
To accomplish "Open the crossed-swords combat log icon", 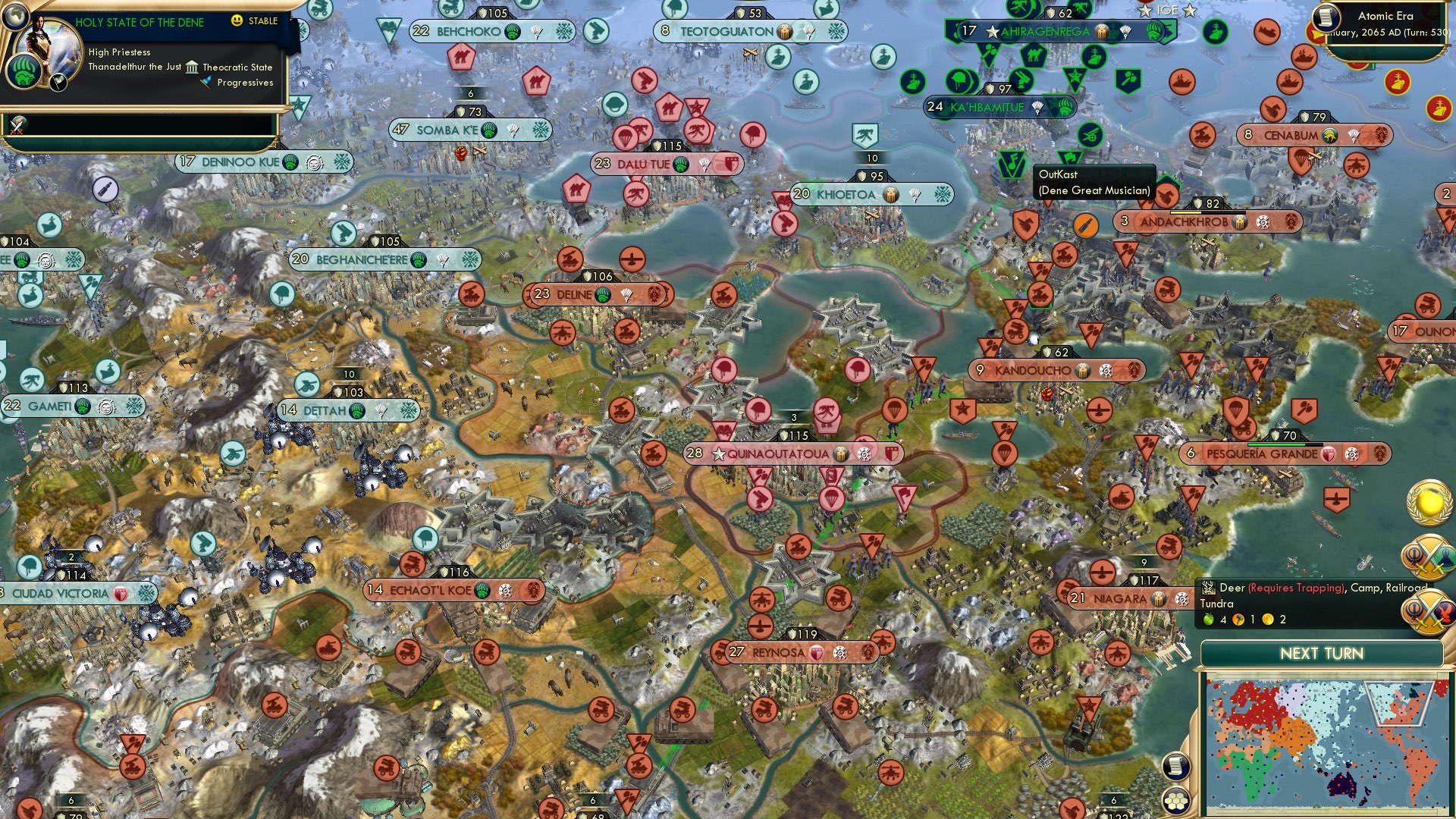I will [15, 124].
